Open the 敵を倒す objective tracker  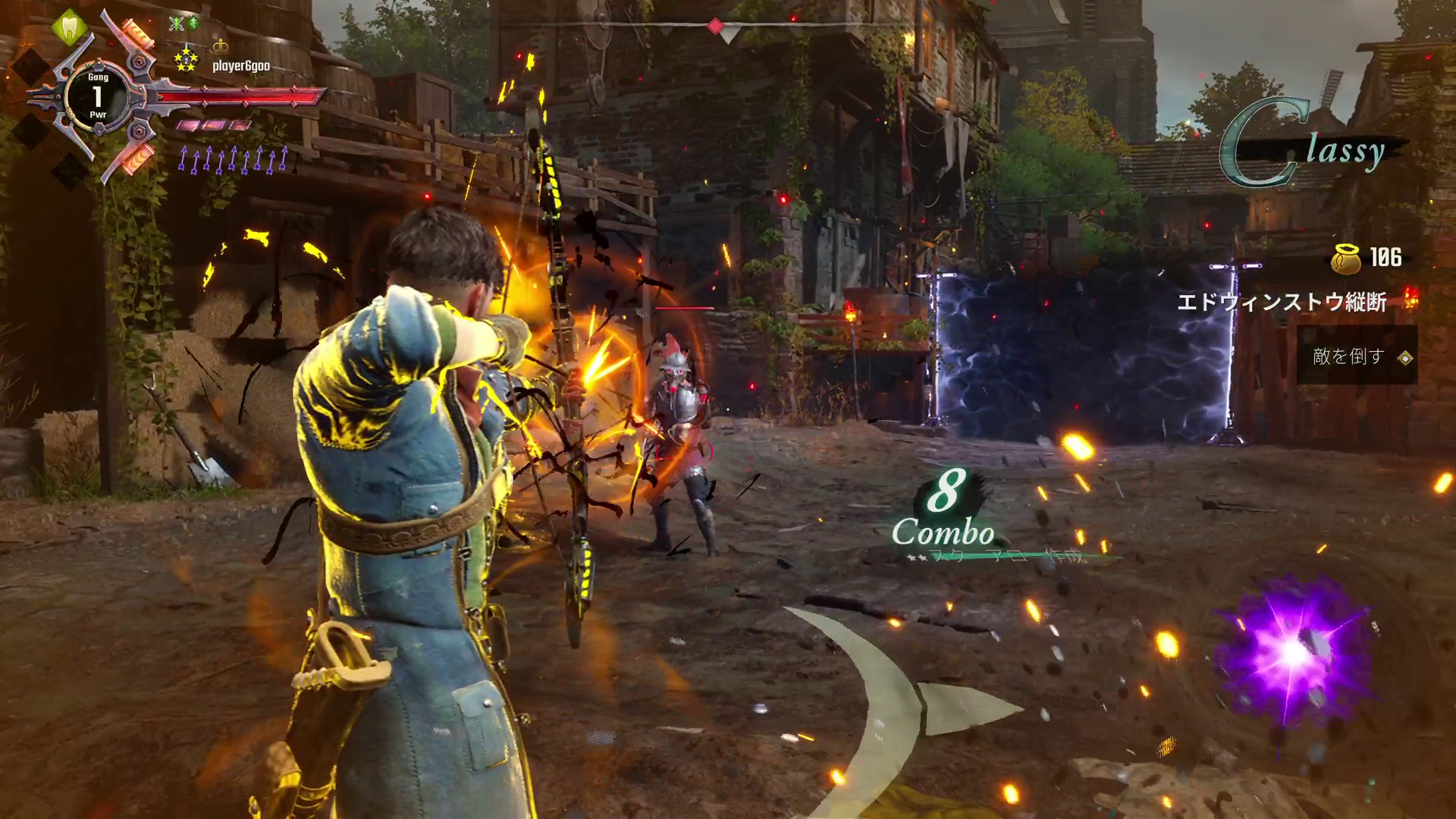[1356, 356]
